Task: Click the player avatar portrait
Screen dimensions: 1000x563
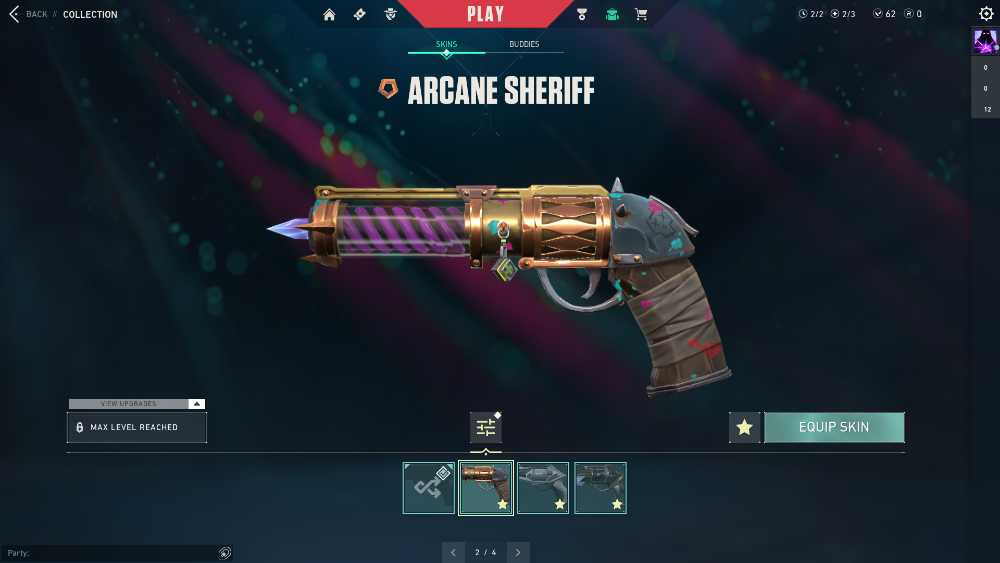Action: click(x=985, y=42)
